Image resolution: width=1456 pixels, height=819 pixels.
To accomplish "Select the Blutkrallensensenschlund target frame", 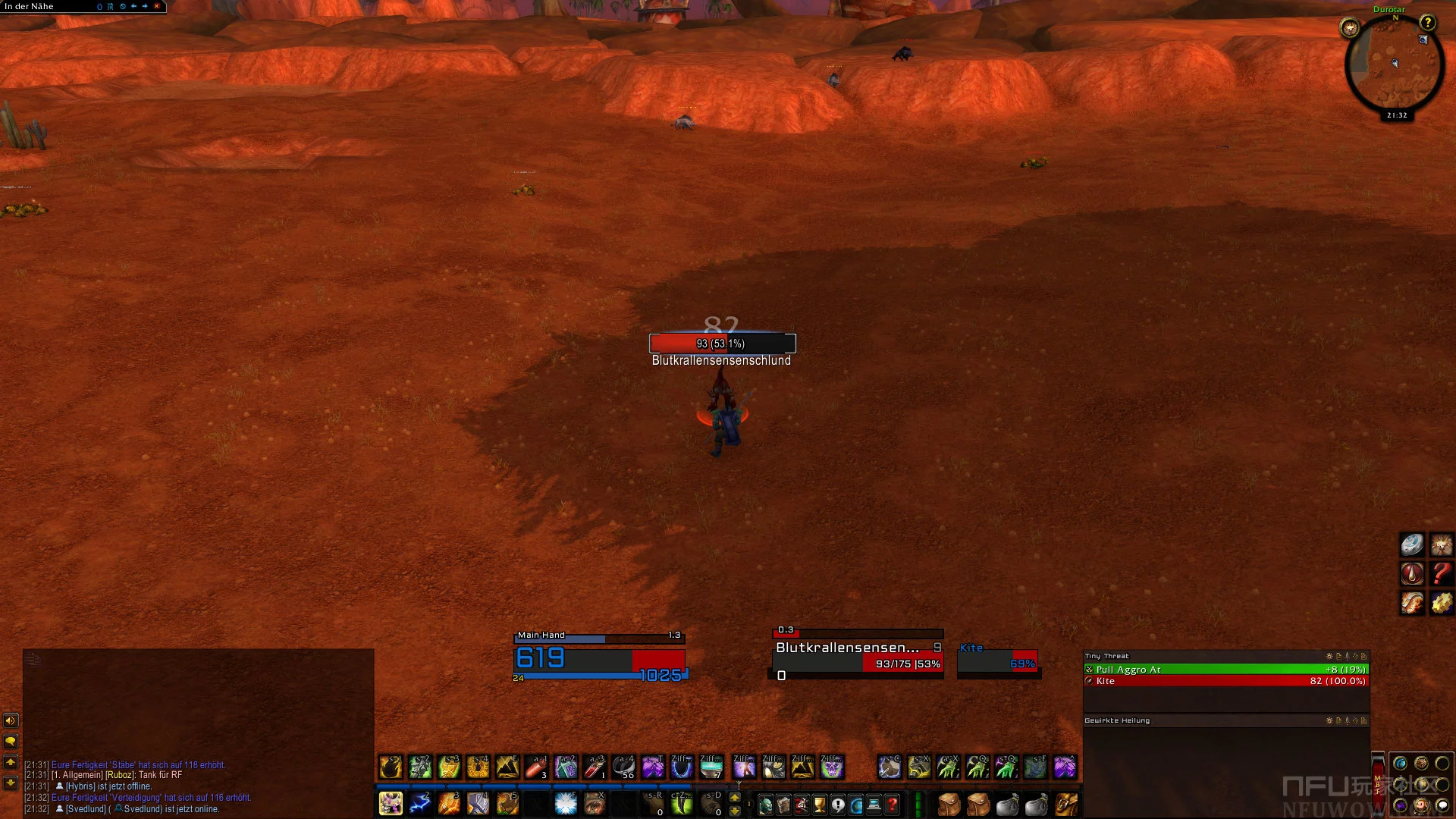I will point(857,655).
